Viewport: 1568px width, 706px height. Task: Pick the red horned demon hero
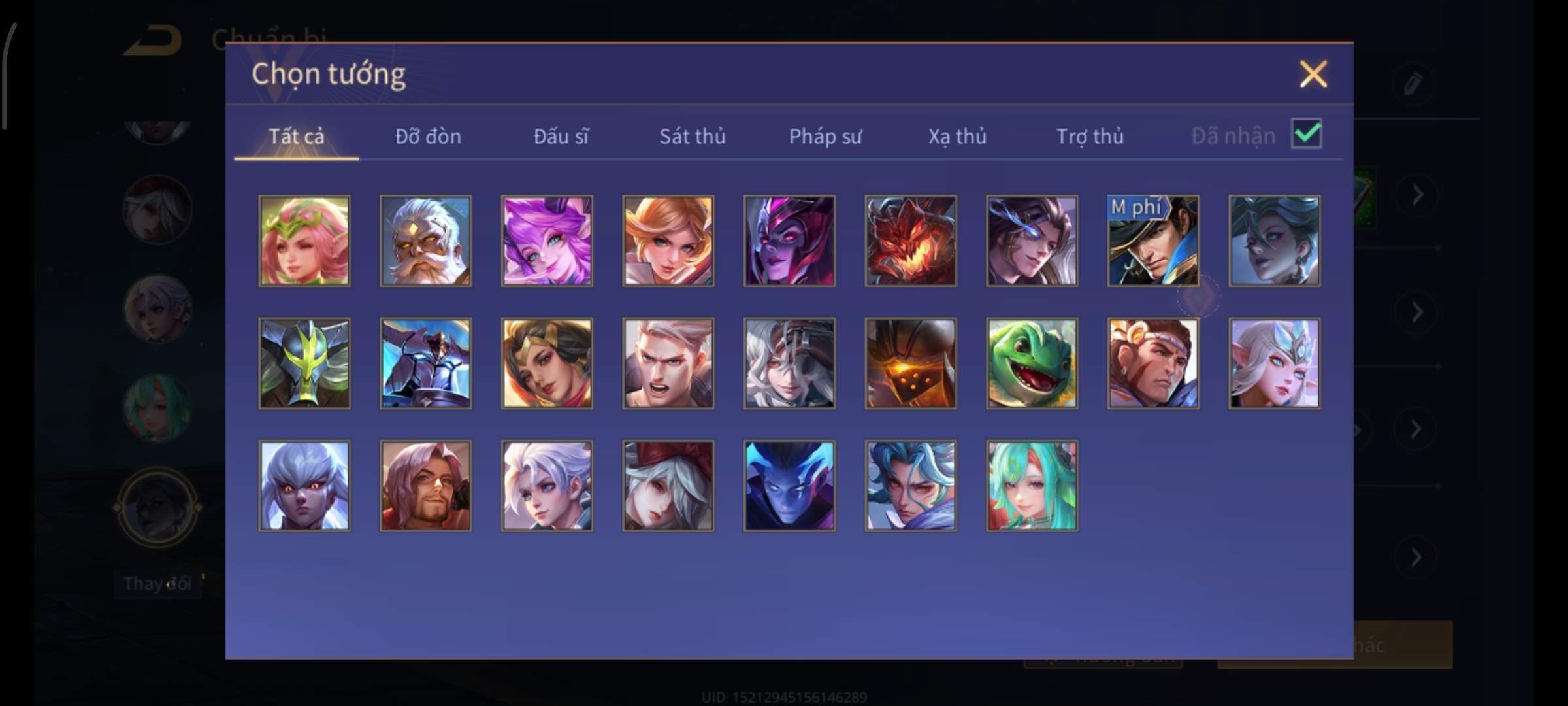coord(911,241)
